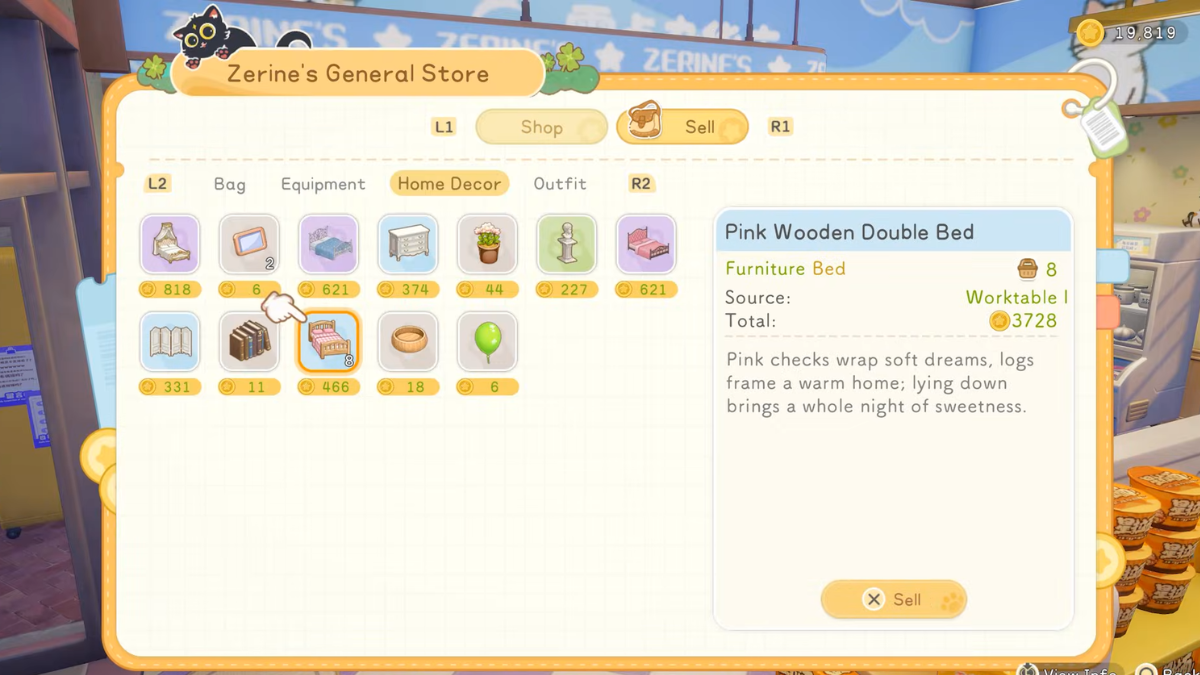
Task: Open the Bag category
Action: point(229,184)
